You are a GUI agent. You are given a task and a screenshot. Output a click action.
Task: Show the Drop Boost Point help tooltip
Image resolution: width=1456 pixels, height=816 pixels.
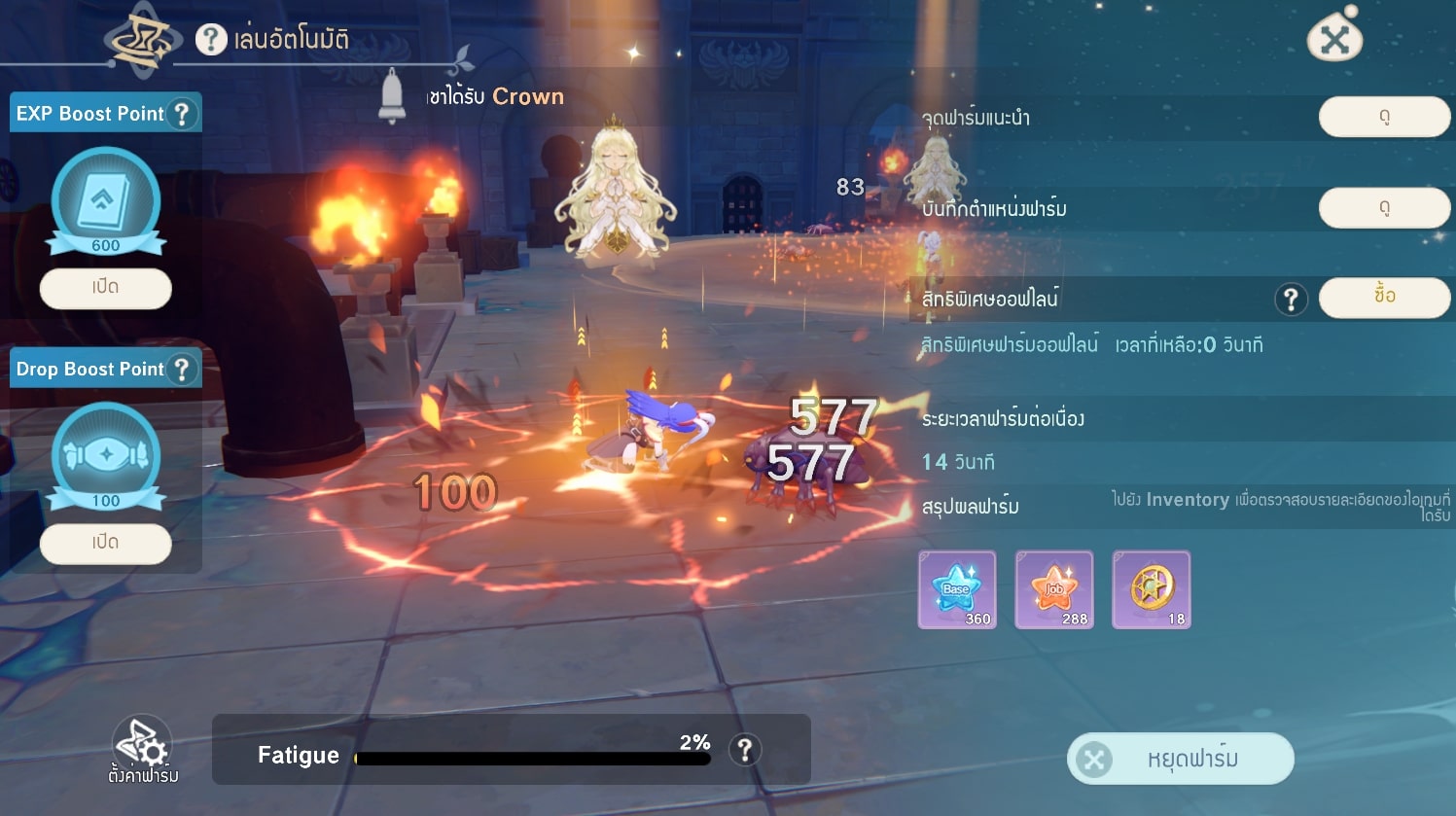[181, 370]
